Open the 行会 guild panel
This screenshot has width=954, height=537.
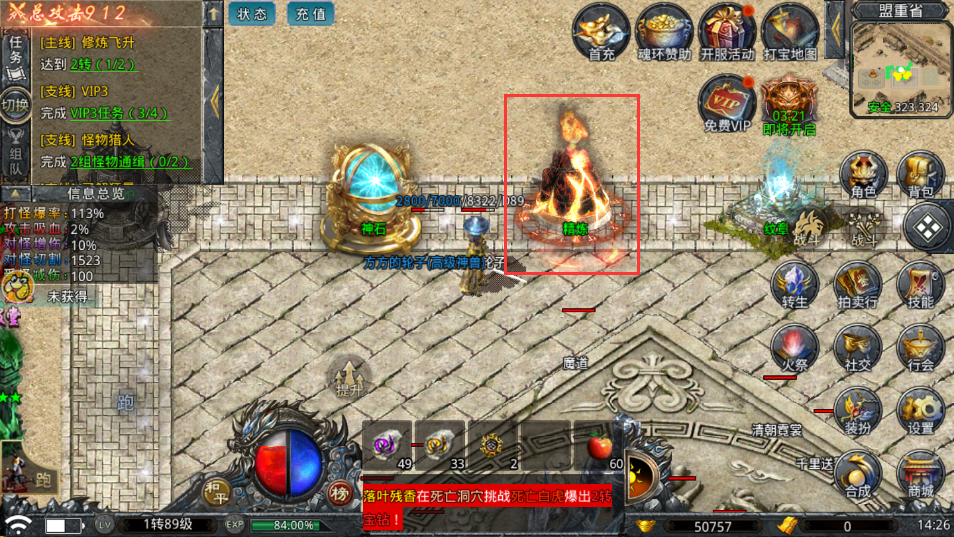[920, 350]
